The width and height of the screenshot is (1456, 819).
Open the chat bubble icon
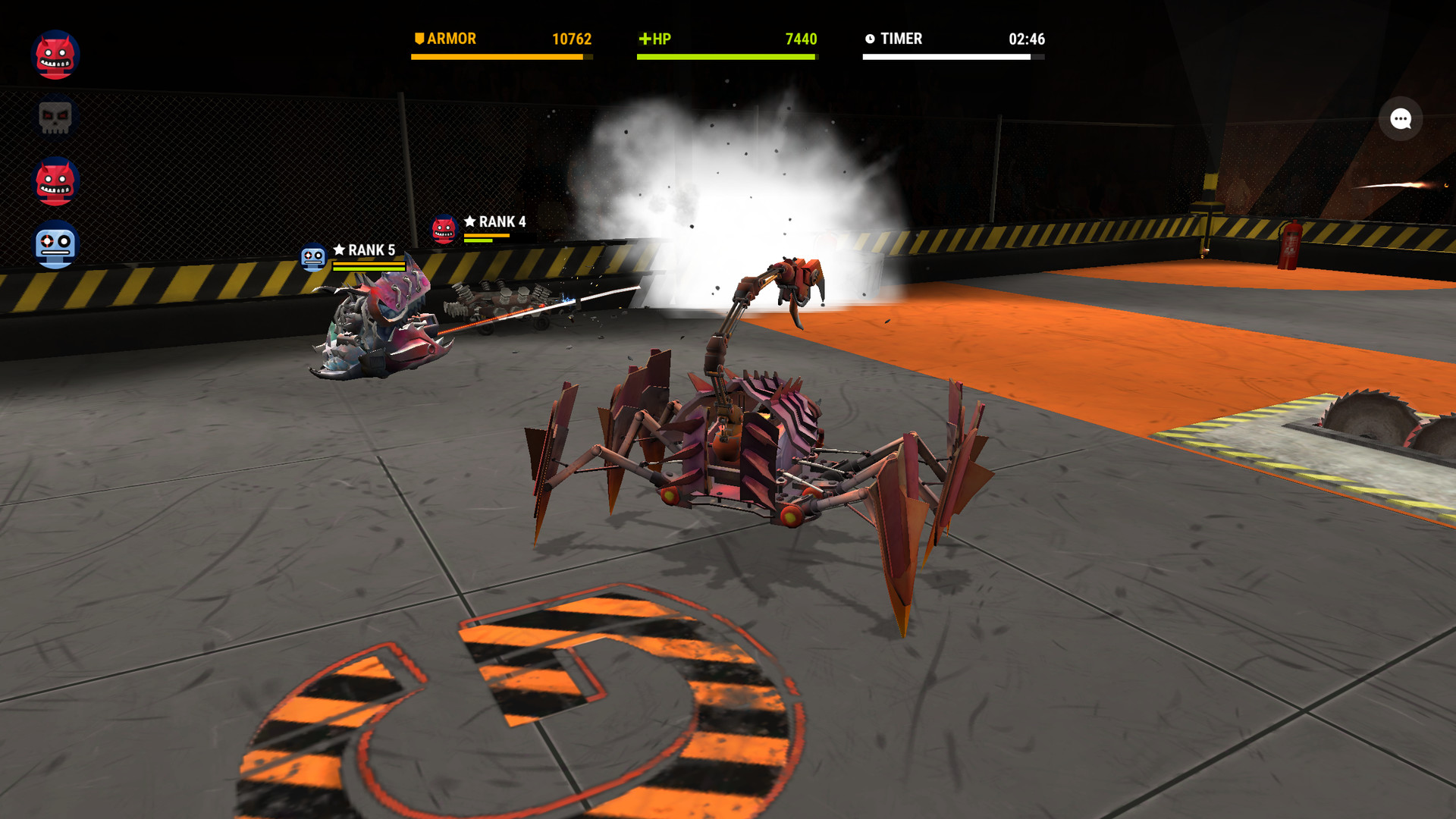[x=1399, y=118]
